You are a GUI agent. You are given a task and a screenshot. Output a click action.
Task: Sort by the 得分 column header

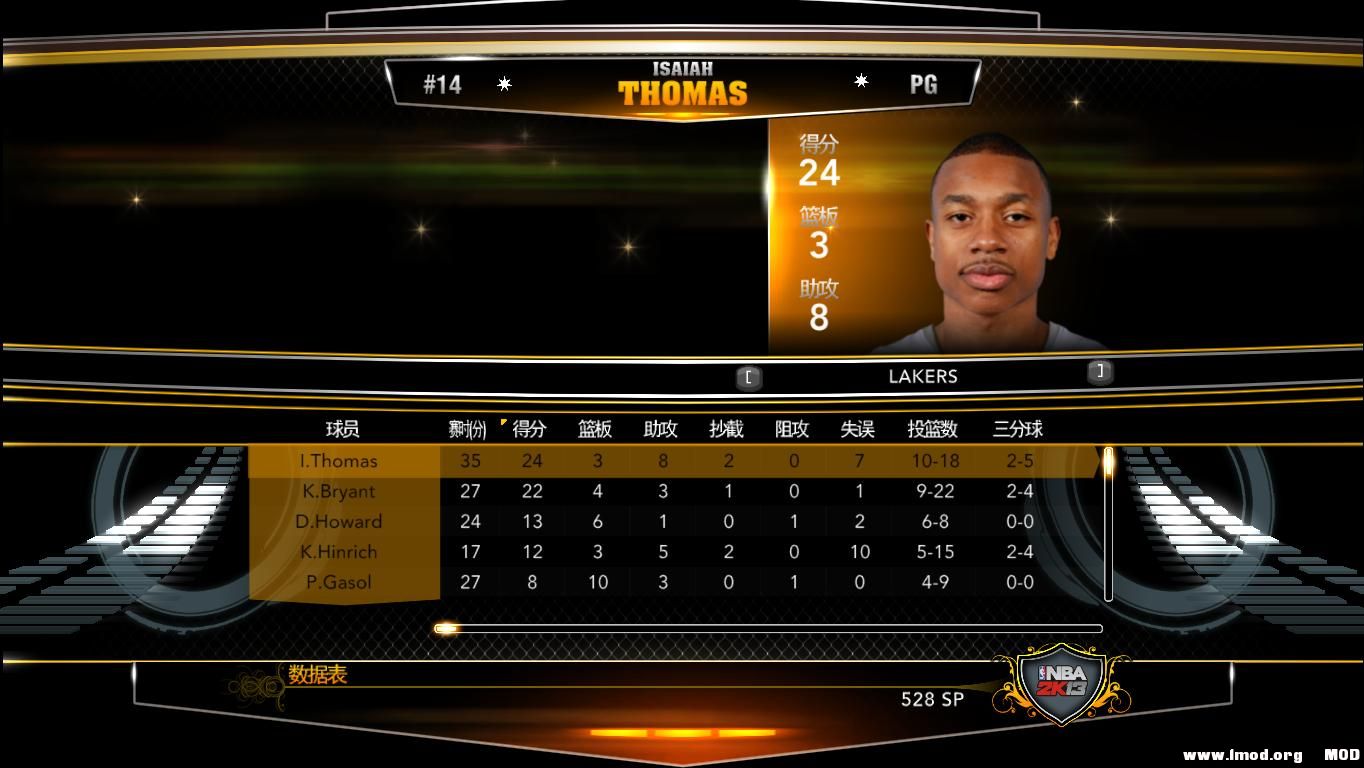tap(531, 430)
